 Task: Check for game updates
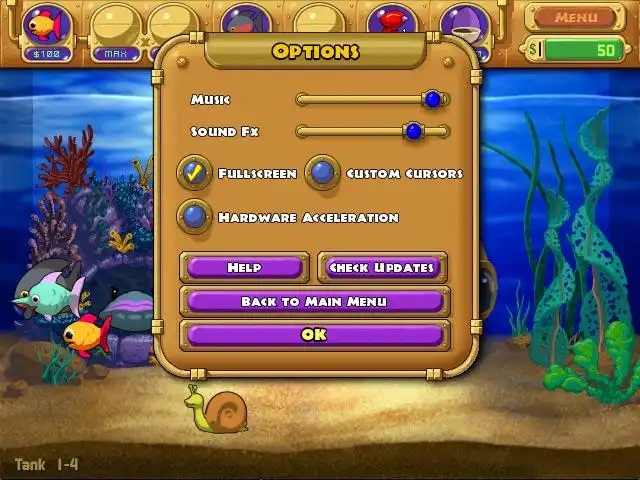coord(382,267)
